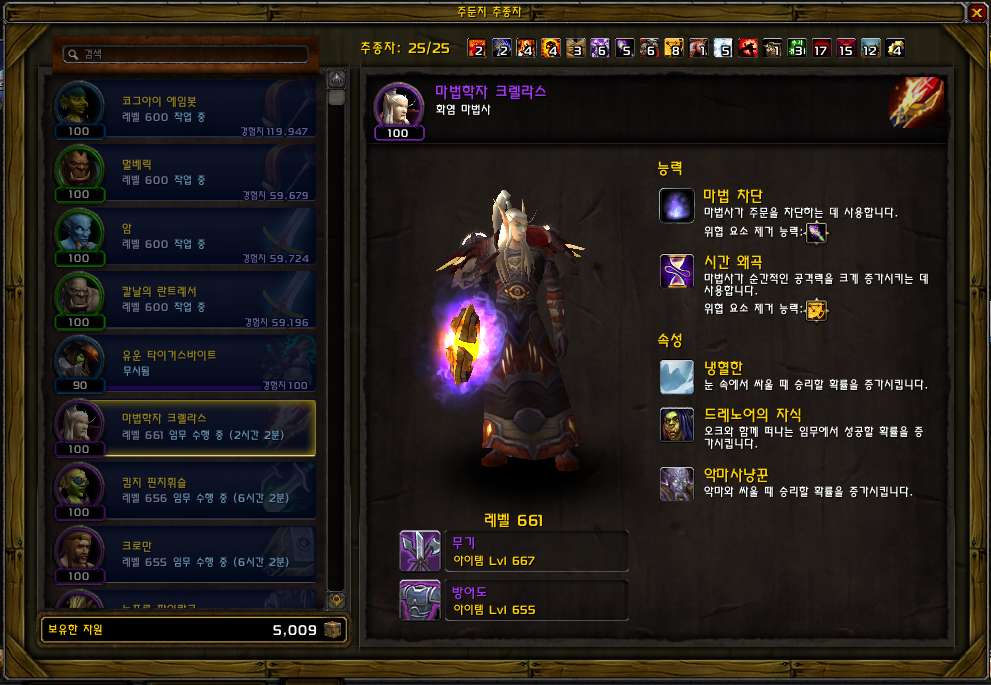Click the 마법 차단 ability icon
991x685 pixels.
677,205
